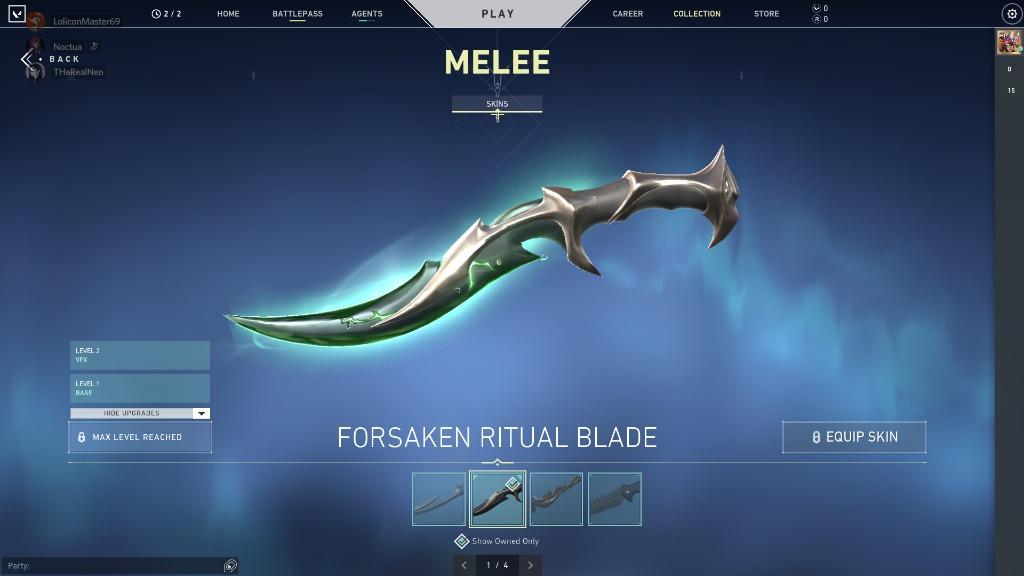The width and height of the screenshot is (1024, 576).
Task: Open the settings gear icon
Action: (1011, 14)
